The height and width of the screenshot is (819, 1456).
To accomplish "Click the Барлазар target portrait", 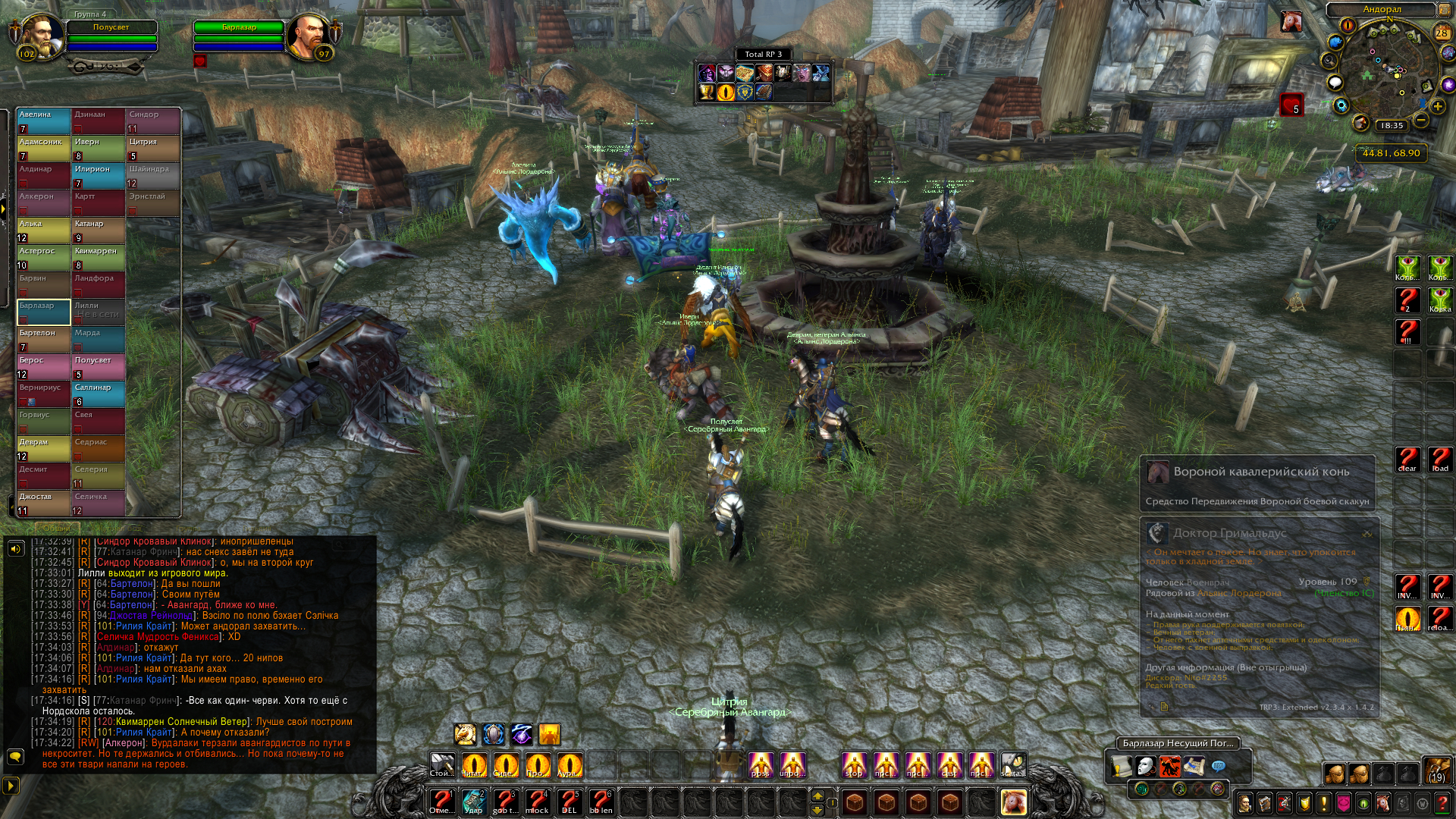I will [307, 36].
